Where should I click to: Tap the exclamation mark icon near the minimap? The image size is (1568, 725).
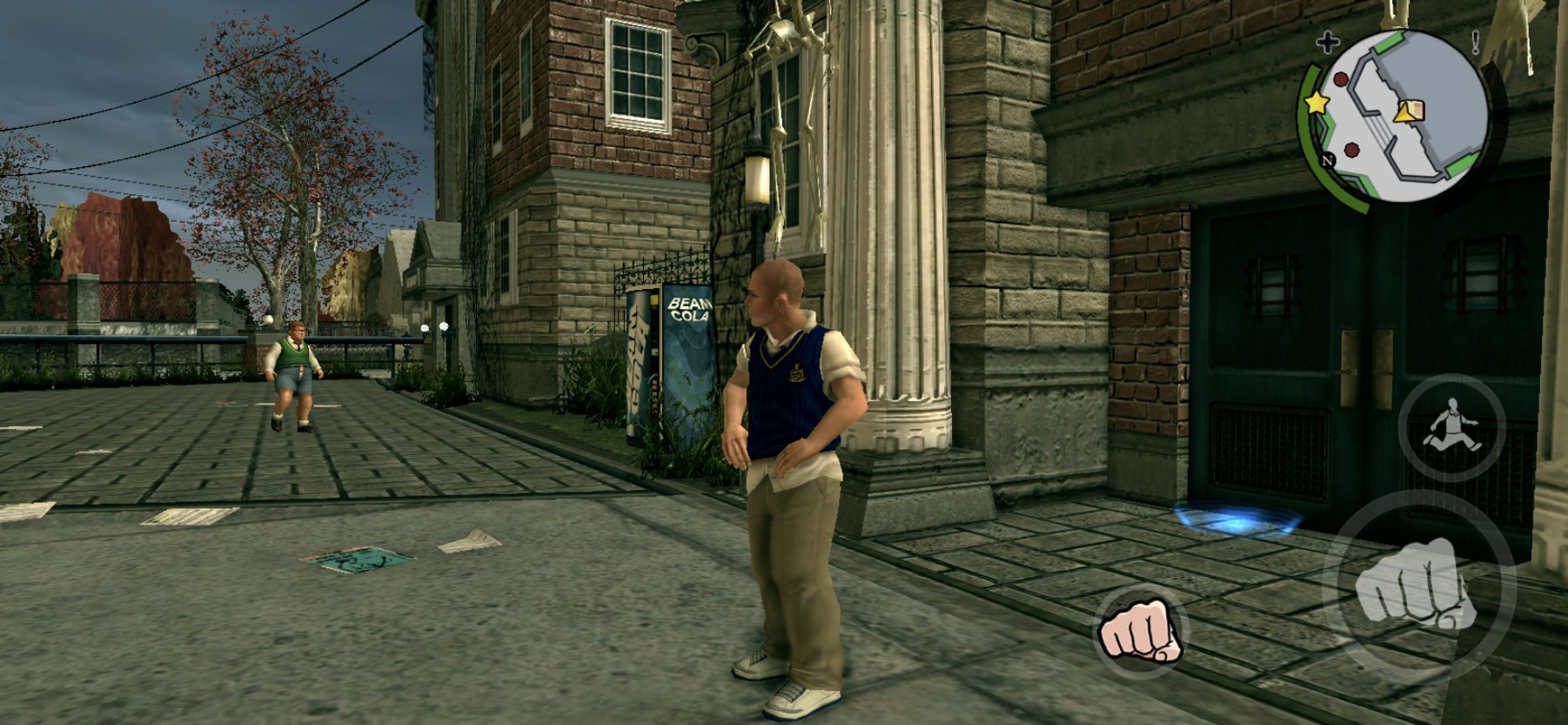(1476, 44)
